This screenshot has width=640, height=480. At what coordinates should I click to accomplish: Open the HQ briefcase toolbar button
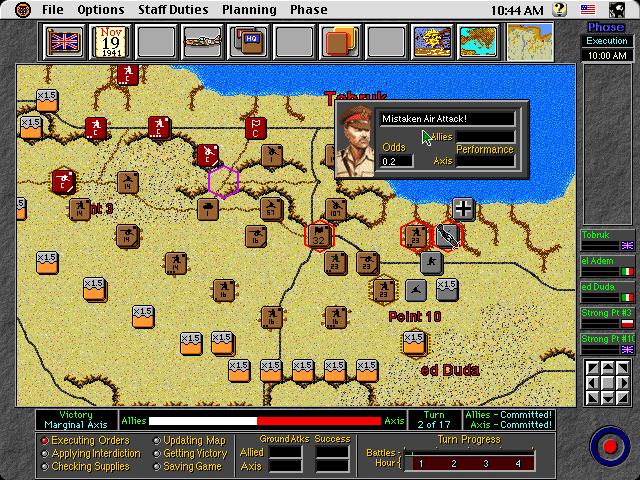[x=248, y=43]
